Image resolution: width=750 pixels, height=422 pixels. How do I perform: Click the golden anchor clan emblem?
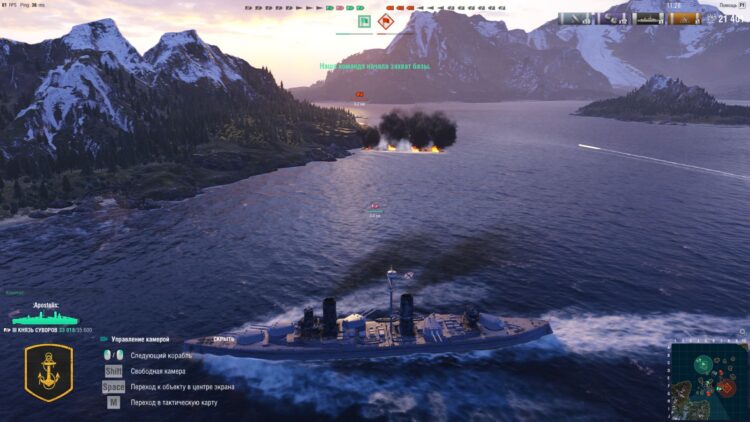[x=48, y=372]
